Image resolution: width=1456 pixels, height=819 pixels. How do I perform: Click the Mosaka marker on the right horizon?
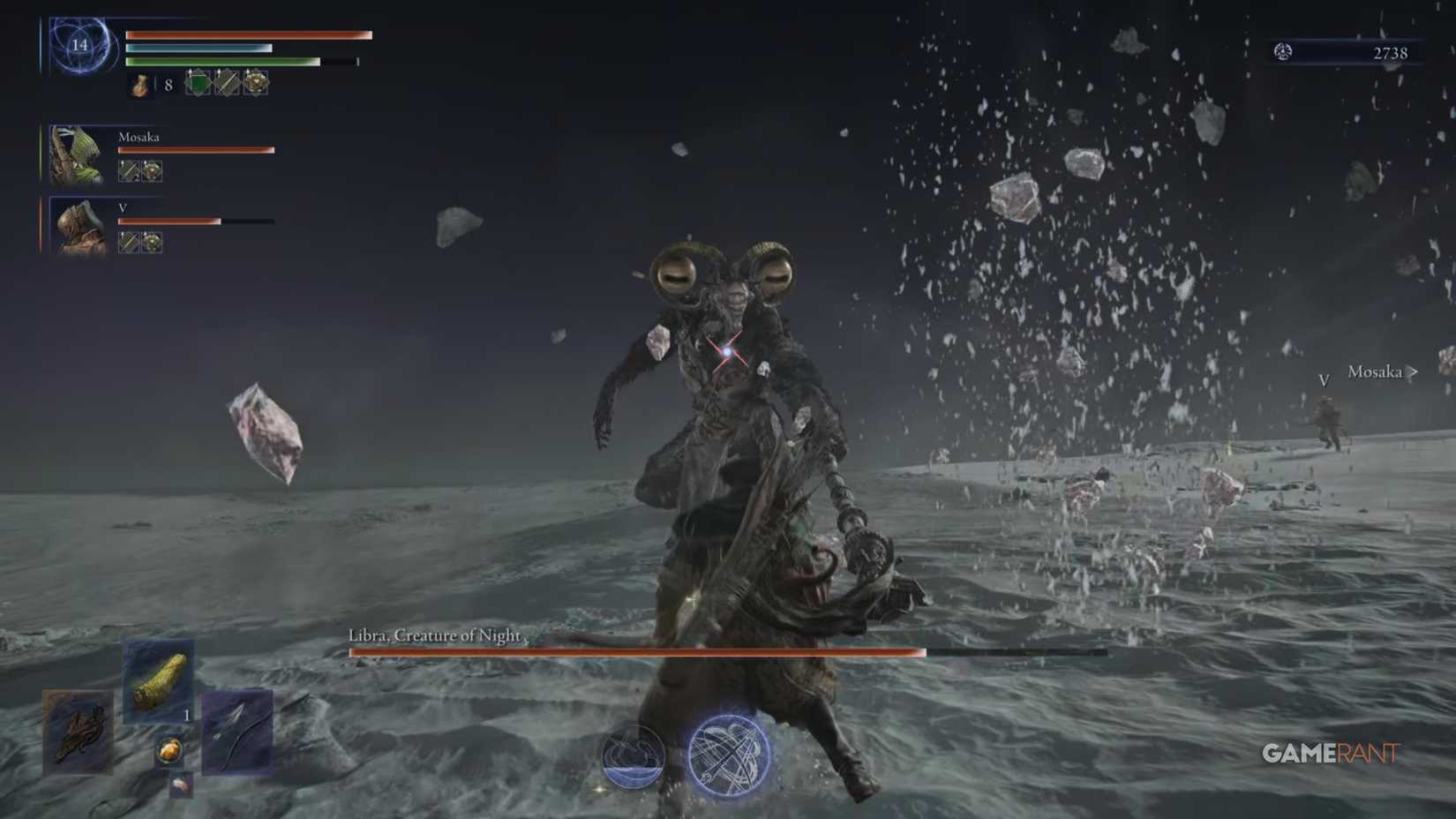coord(1375,372)
